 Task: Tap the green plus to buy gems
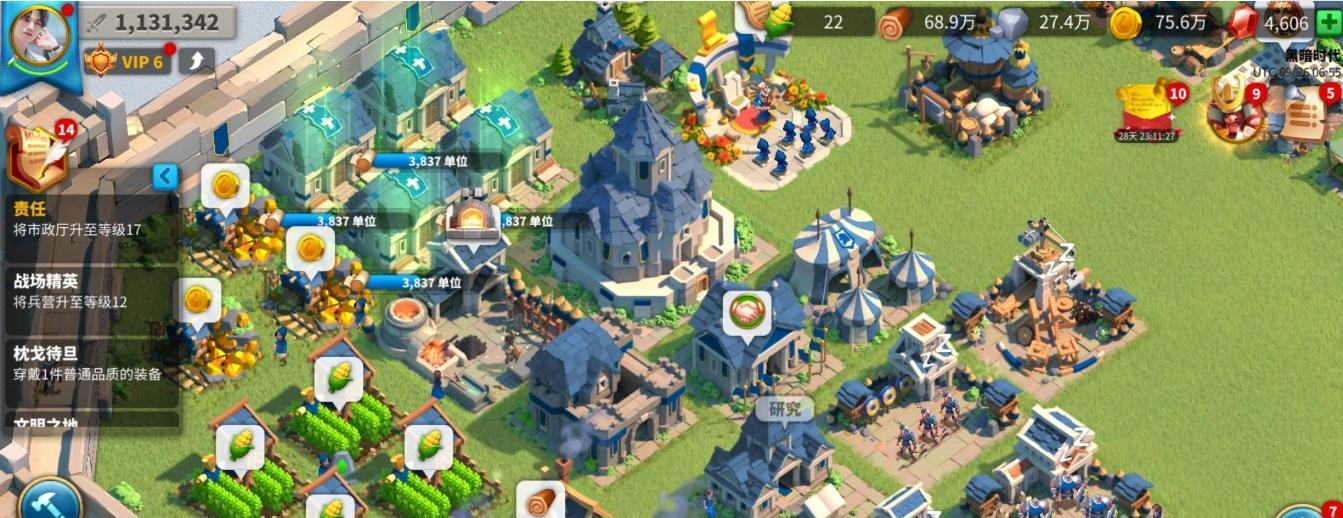tap(1327, 22)
